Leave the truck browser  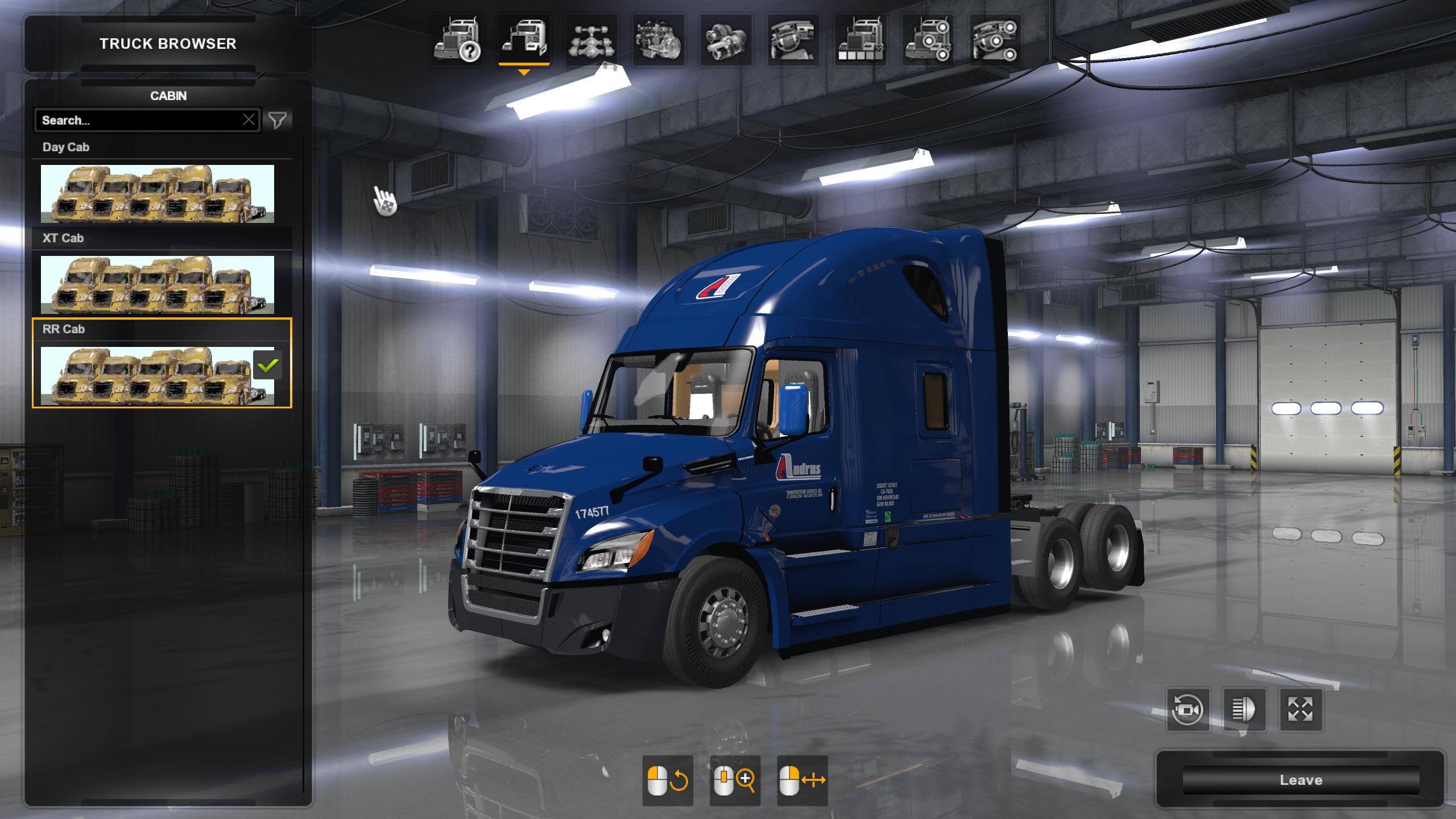coord(1301,780)
